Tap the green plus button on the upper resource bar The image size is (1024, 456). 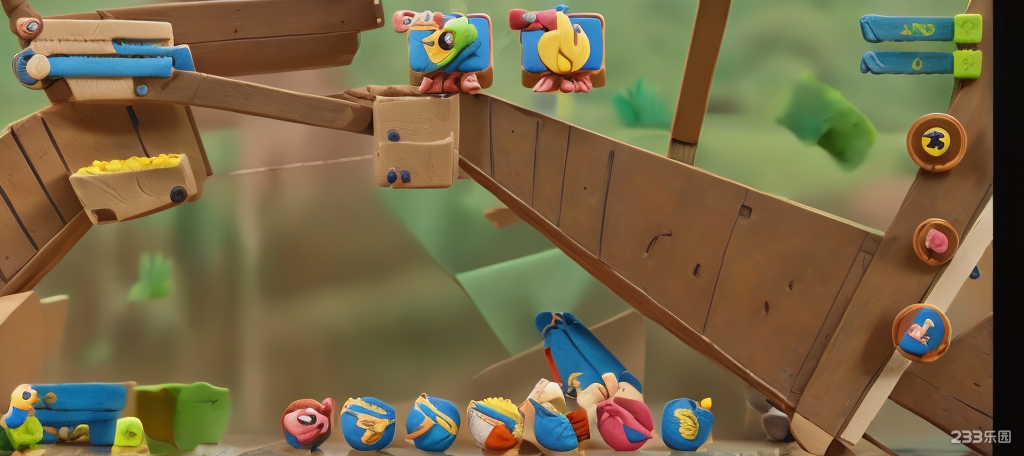click(967, 28)
